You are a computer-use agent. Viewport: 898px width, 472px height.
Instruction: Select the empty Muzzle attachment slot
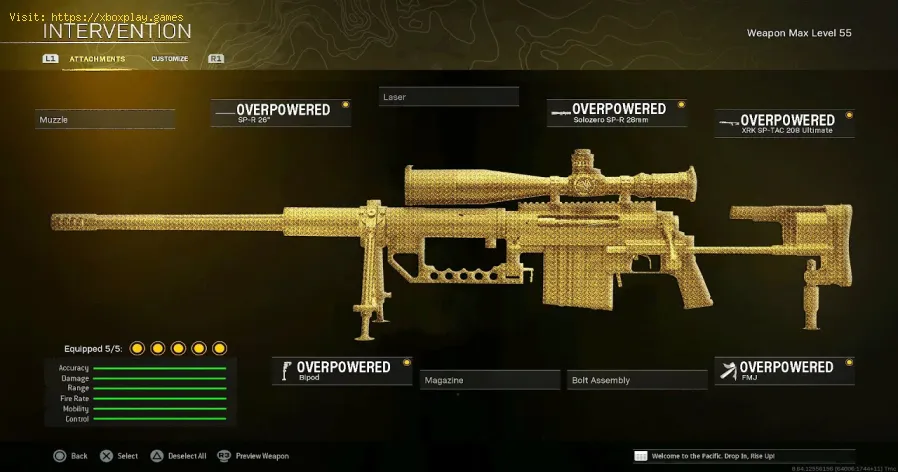click(x=105, y=120)
